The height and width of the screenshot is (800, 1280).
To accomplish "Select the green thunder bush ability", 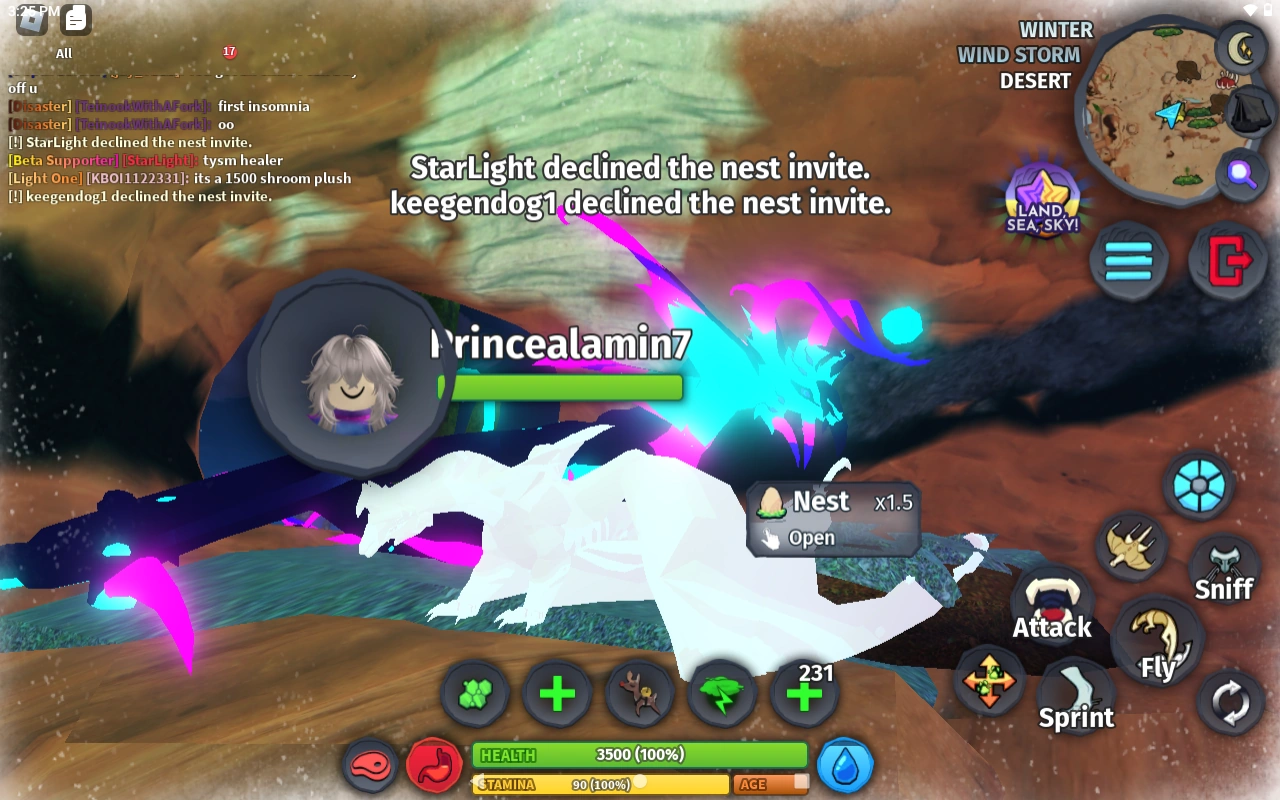I will pyautogui.click(x=722, y=693).
